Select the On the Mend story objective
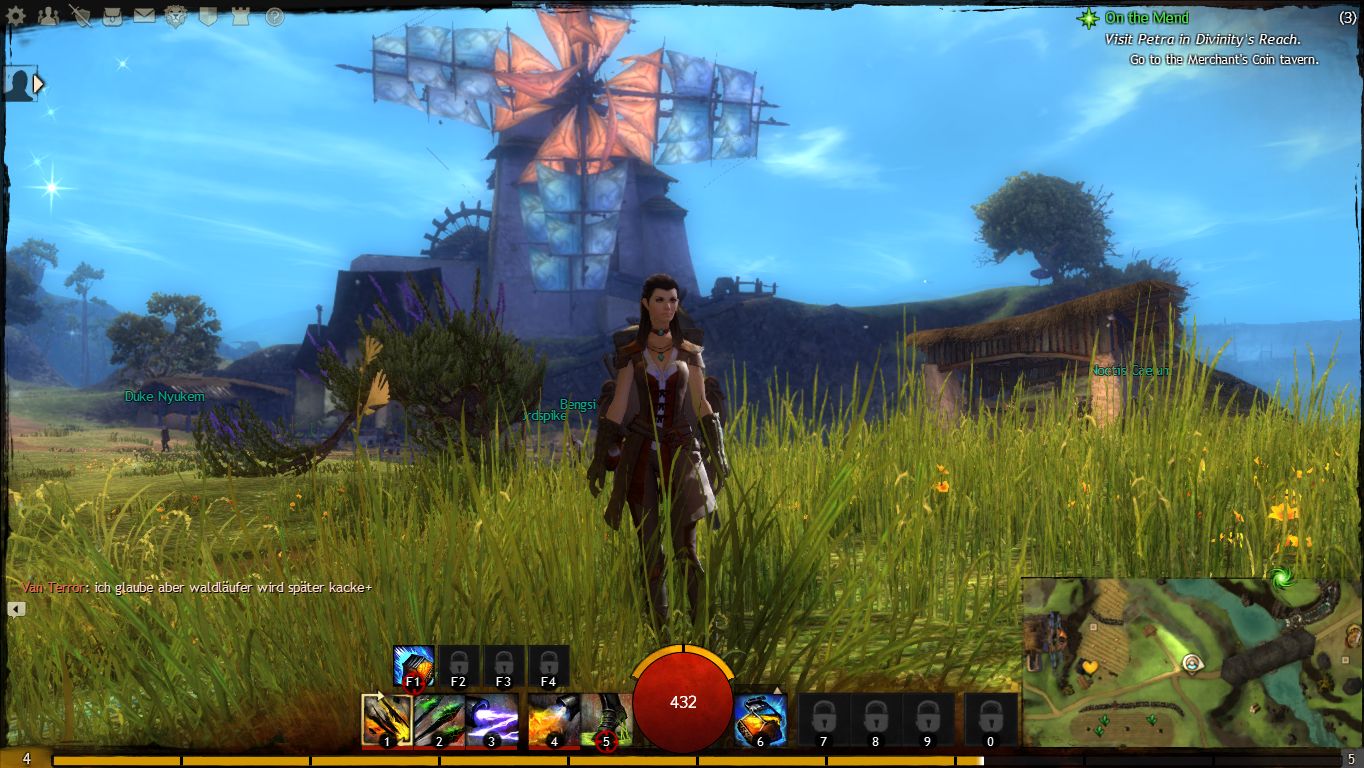This screenshot has height=768, width=1364. pos(1146,18)
